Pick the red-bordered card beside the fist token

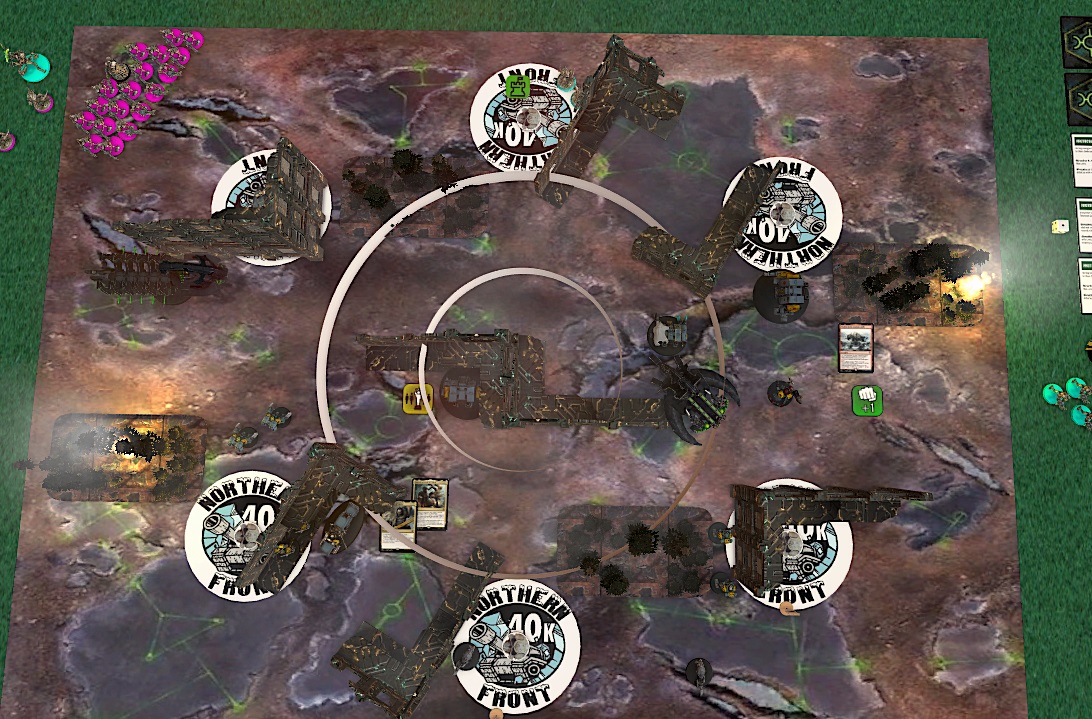[x=856, y=347]
